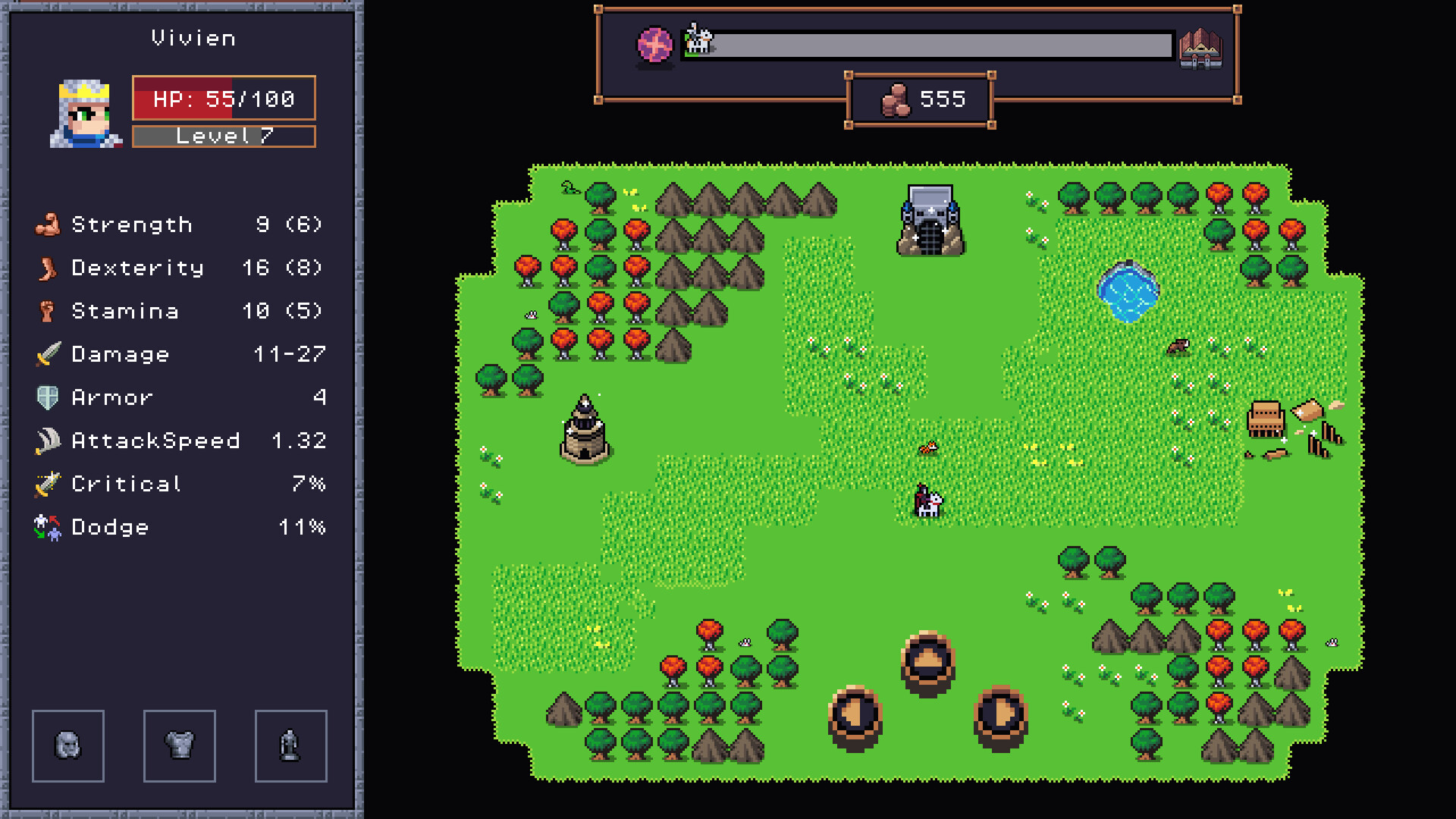Viewport: 1456px width, 819px height.
Task: Click the AttackSpeed icon
Action: [x=47, y=440]
